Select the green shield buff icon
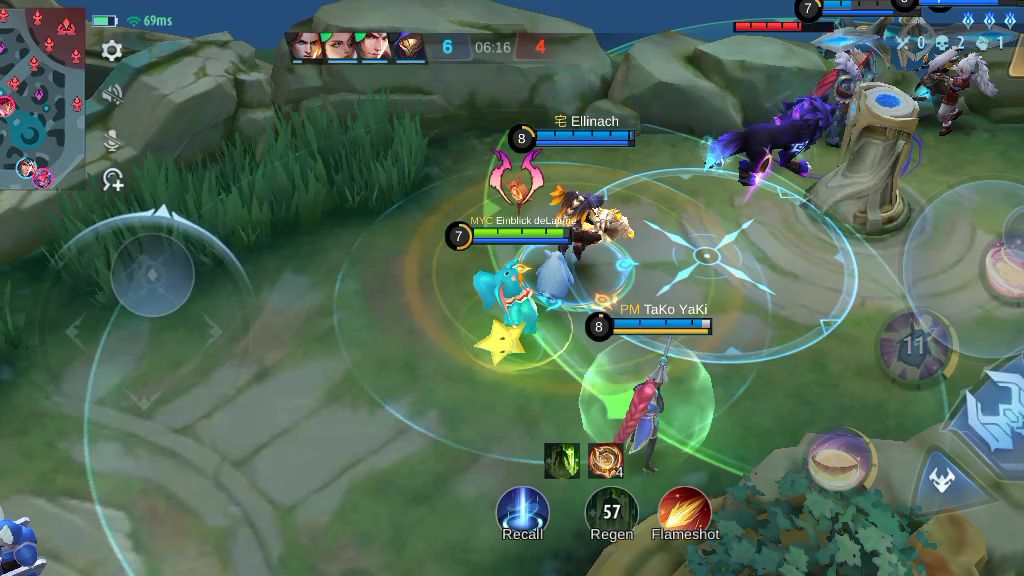 [x=562, y=461]
